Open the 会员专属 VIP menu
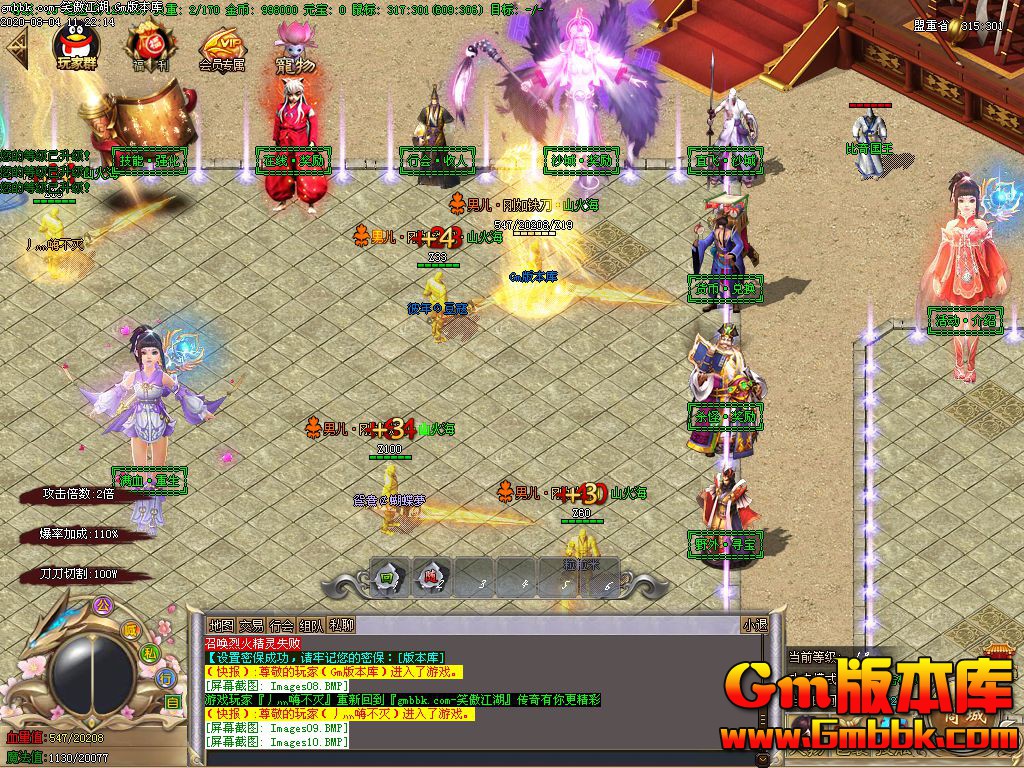Image resolution: width=1024 pixels, height=768 pixels. (222, 48)
